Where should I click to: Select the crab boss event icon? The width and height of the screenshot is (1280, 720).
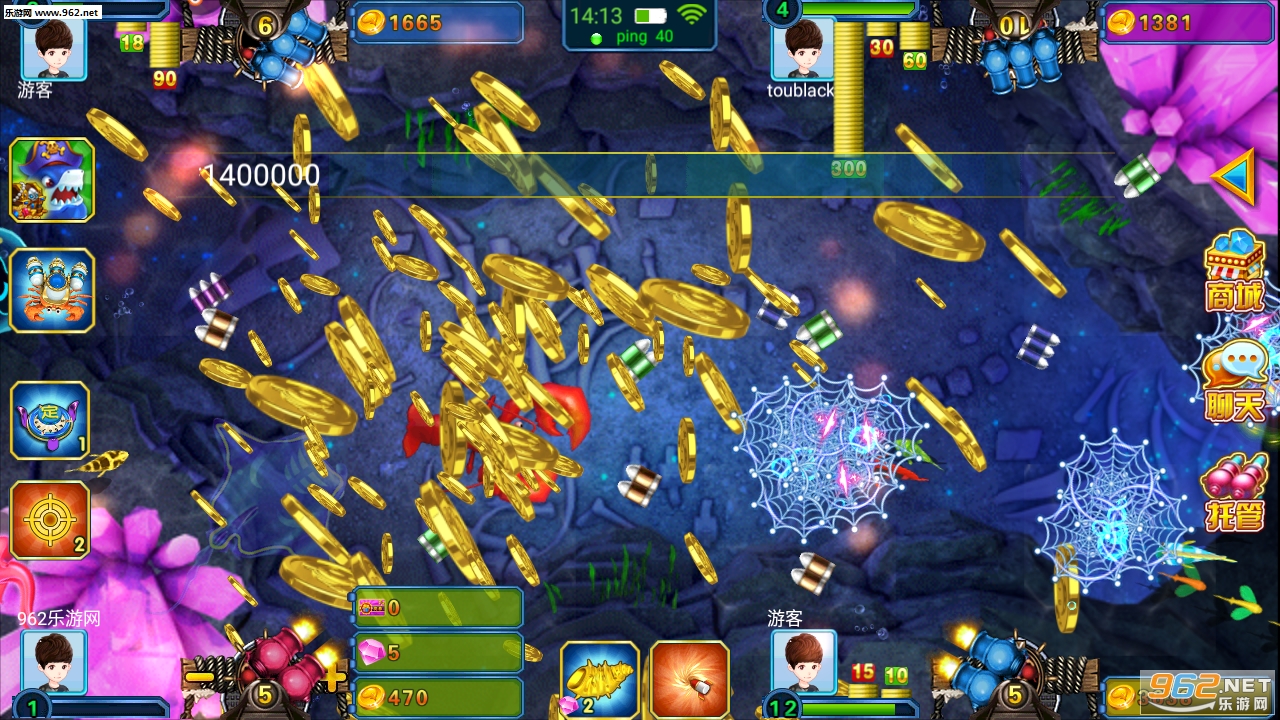[51, 291]
